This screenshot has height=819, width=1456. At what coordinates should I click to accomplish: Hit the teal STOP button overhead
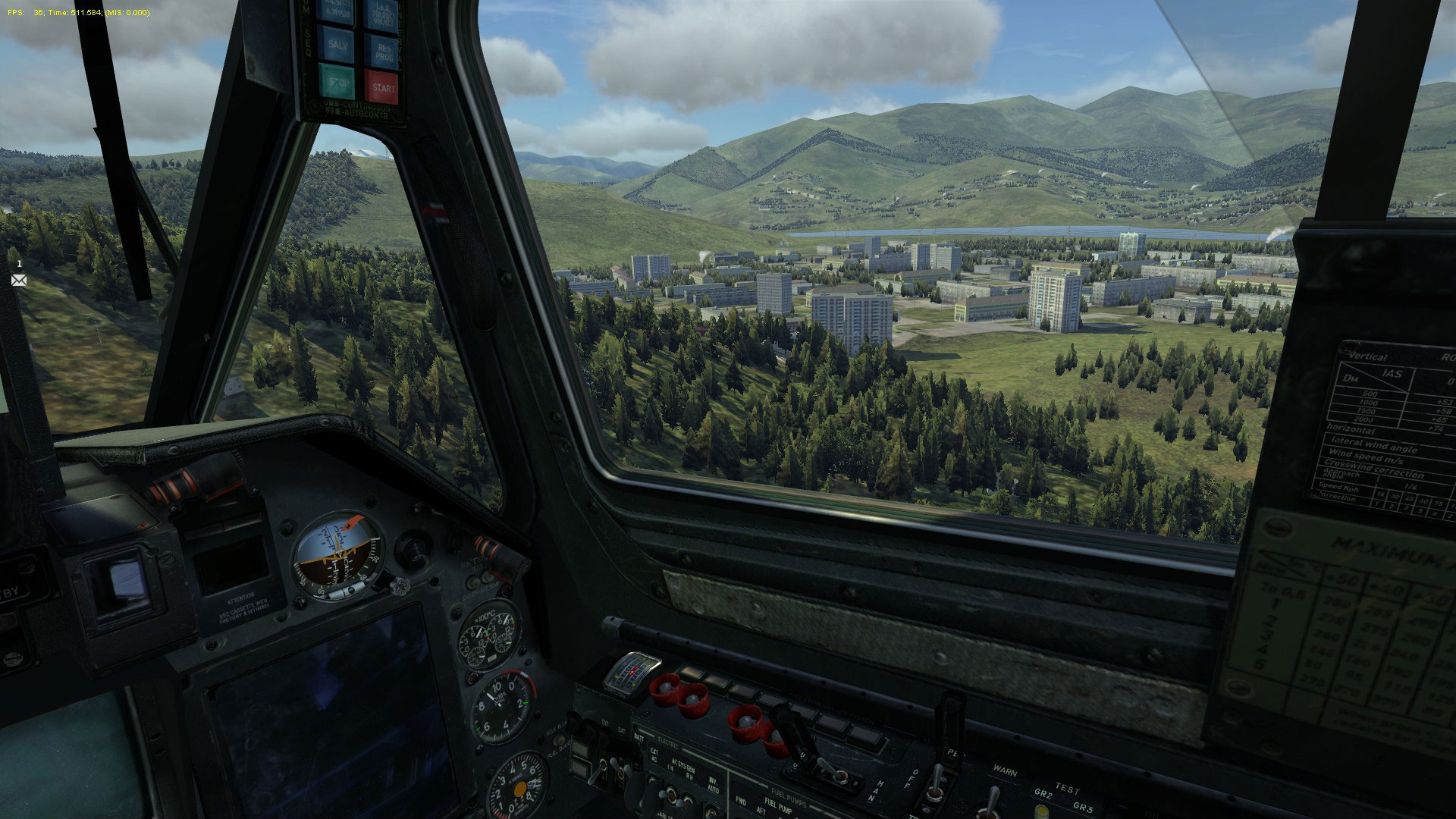(x=337, y=81)
